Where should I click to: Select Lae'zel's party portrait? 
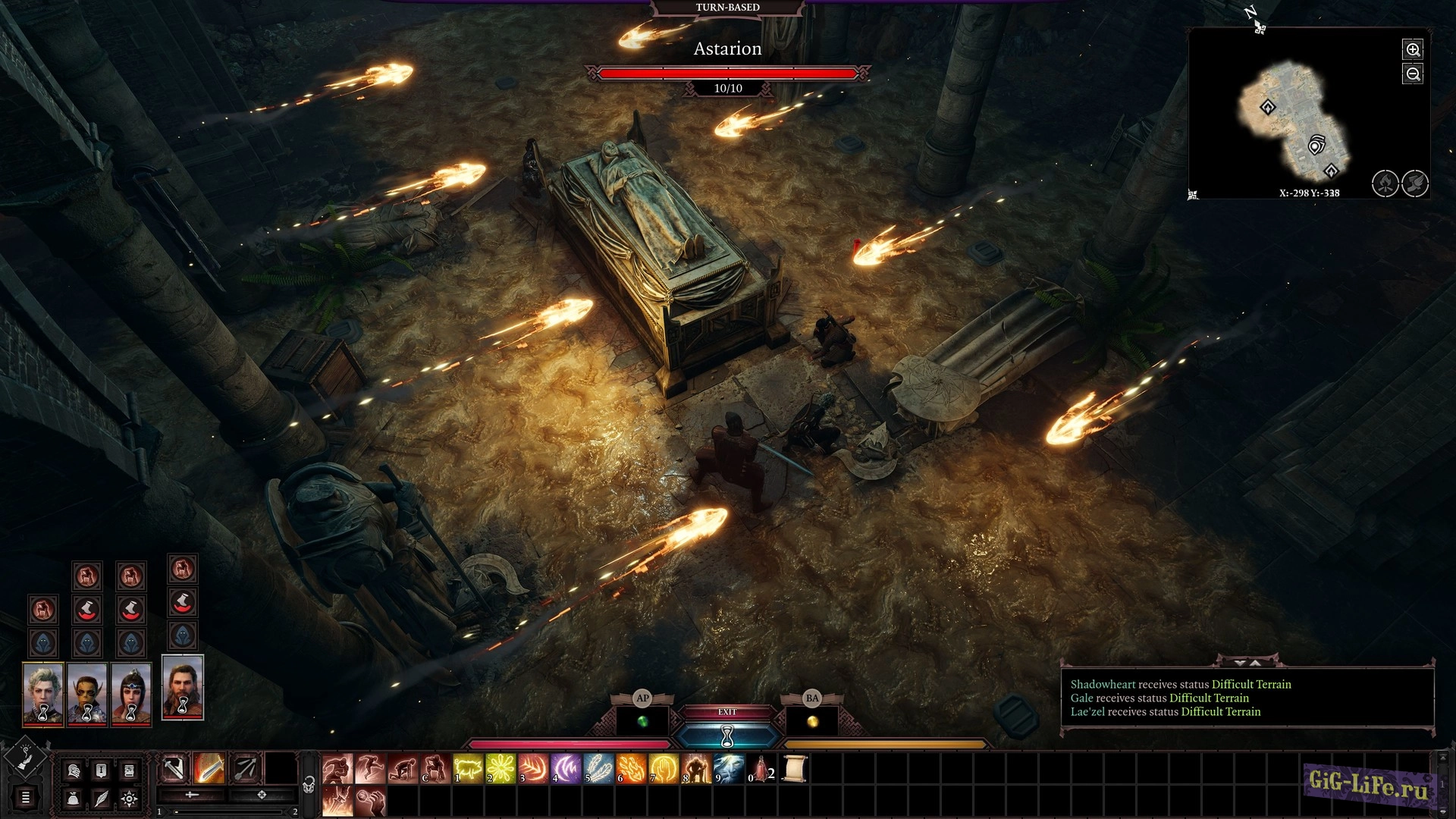click(x=87, y=694)
